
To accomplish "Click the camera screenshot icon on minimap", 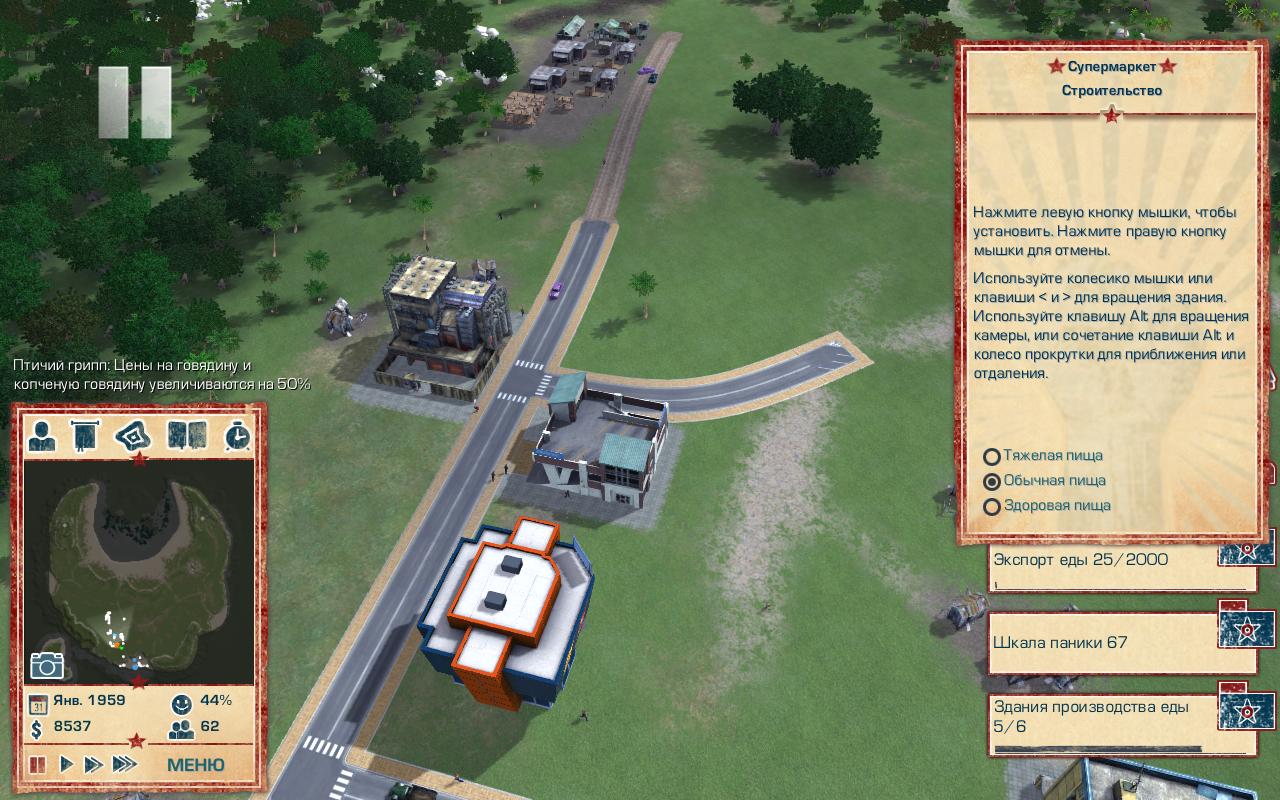I will (x=46, y=665).
